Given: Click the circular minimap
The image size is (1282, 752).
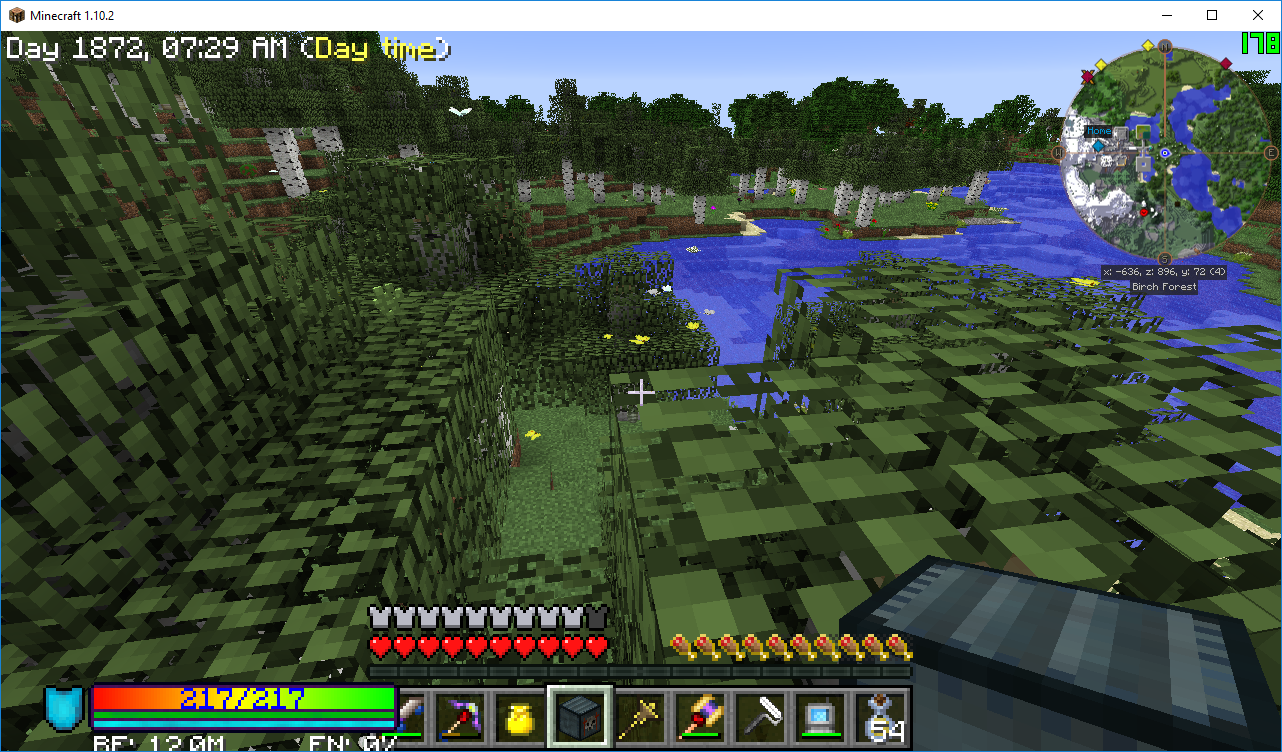Looking at the screenshot, I should click(x=1164, y=152).
